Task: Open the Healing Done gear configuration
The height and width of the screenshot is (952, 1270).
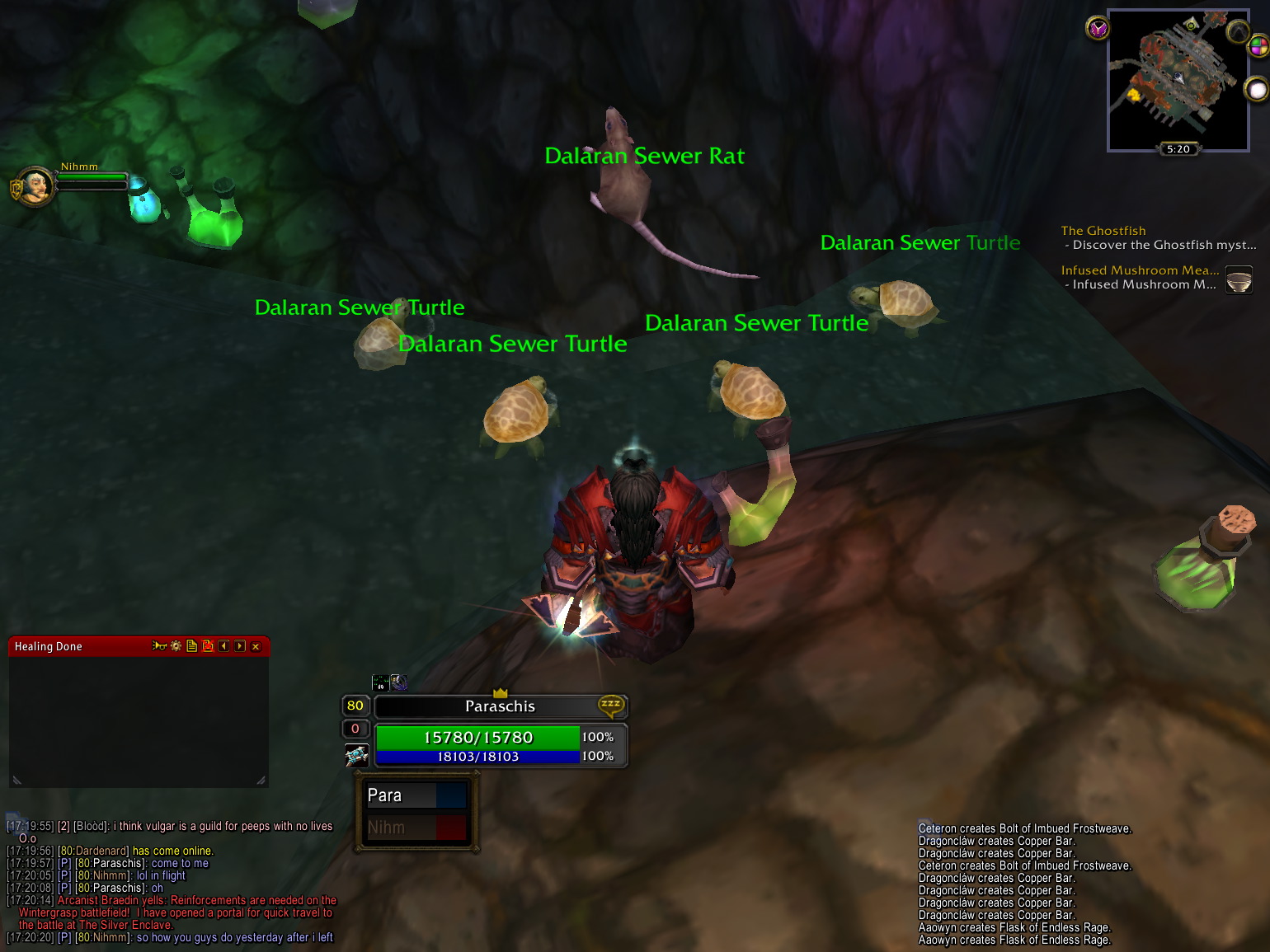Action: pos(176,646)
